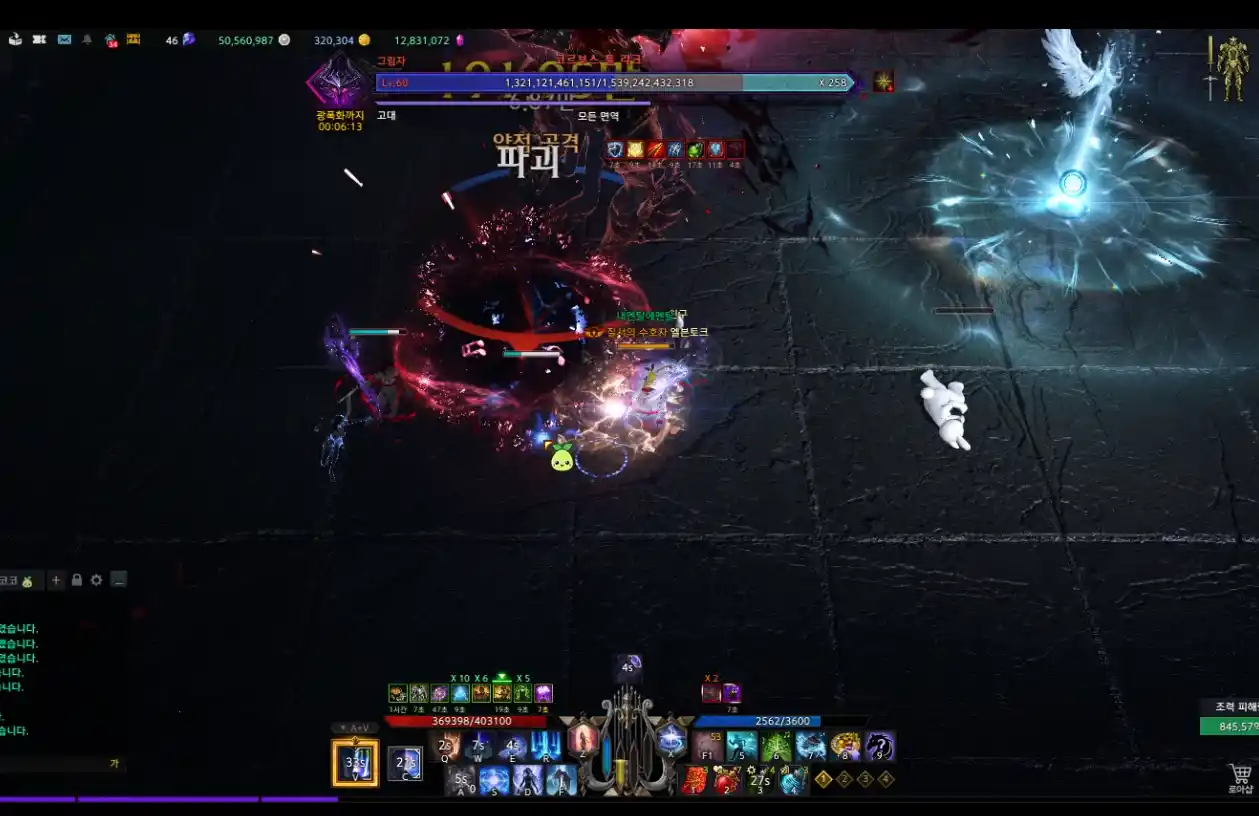Toggle the chat window lock
Screen dimensions: 1259x816
click(76, 580)
